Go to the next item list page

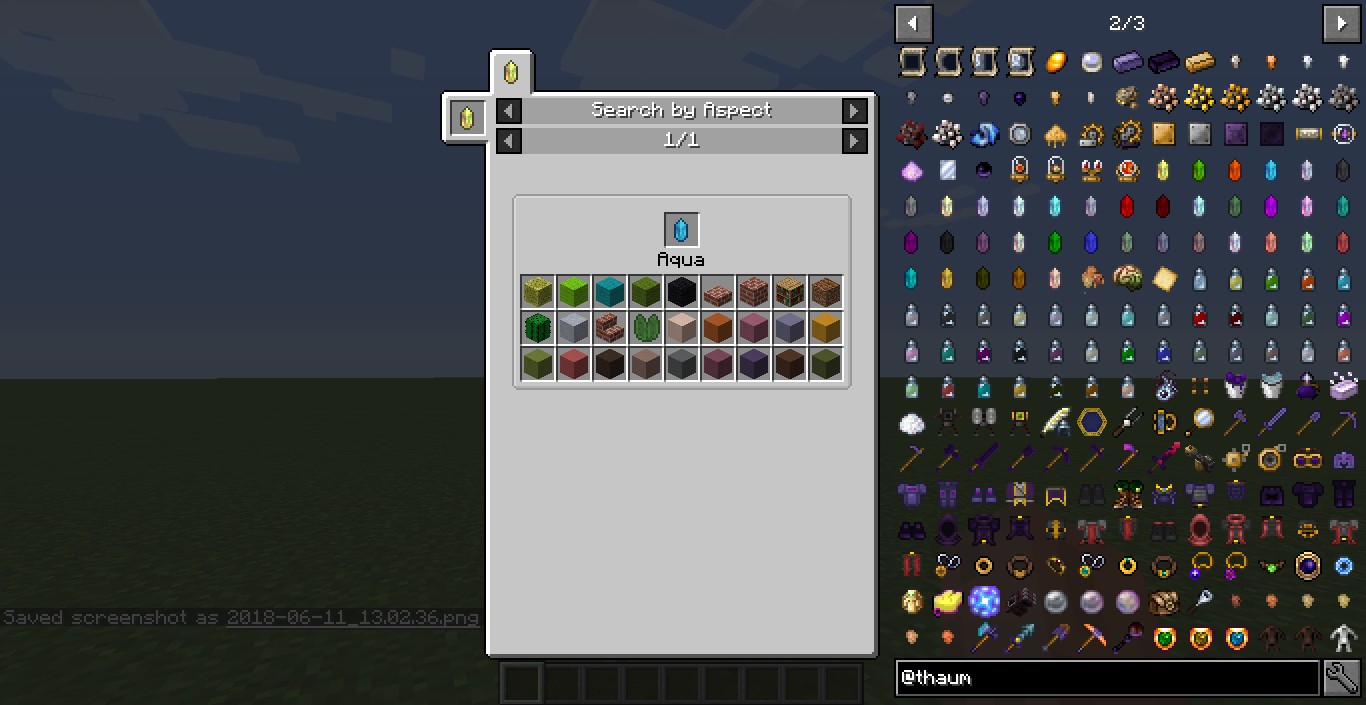coord(1341,23)
